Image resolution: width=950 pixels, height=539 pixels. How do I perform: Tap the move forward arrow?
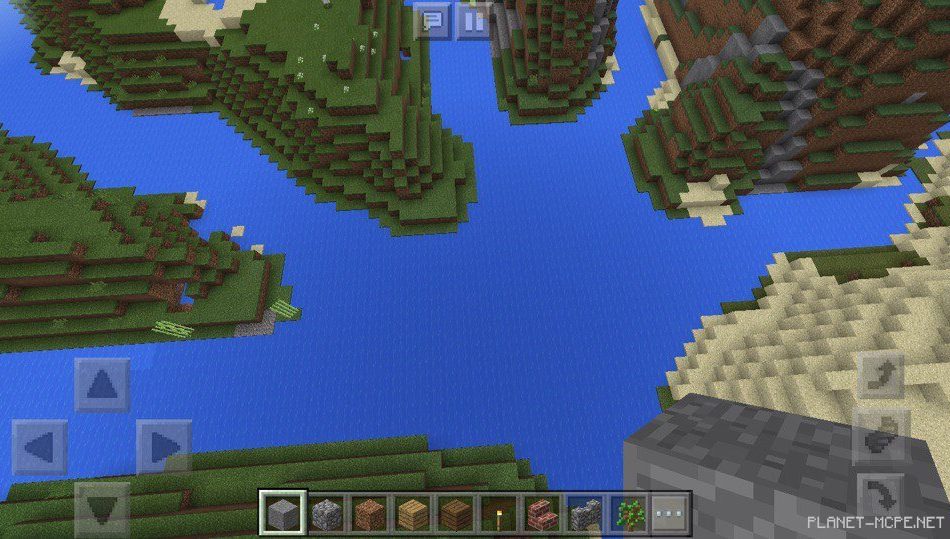pyautogui.click(x=102, y=385)
